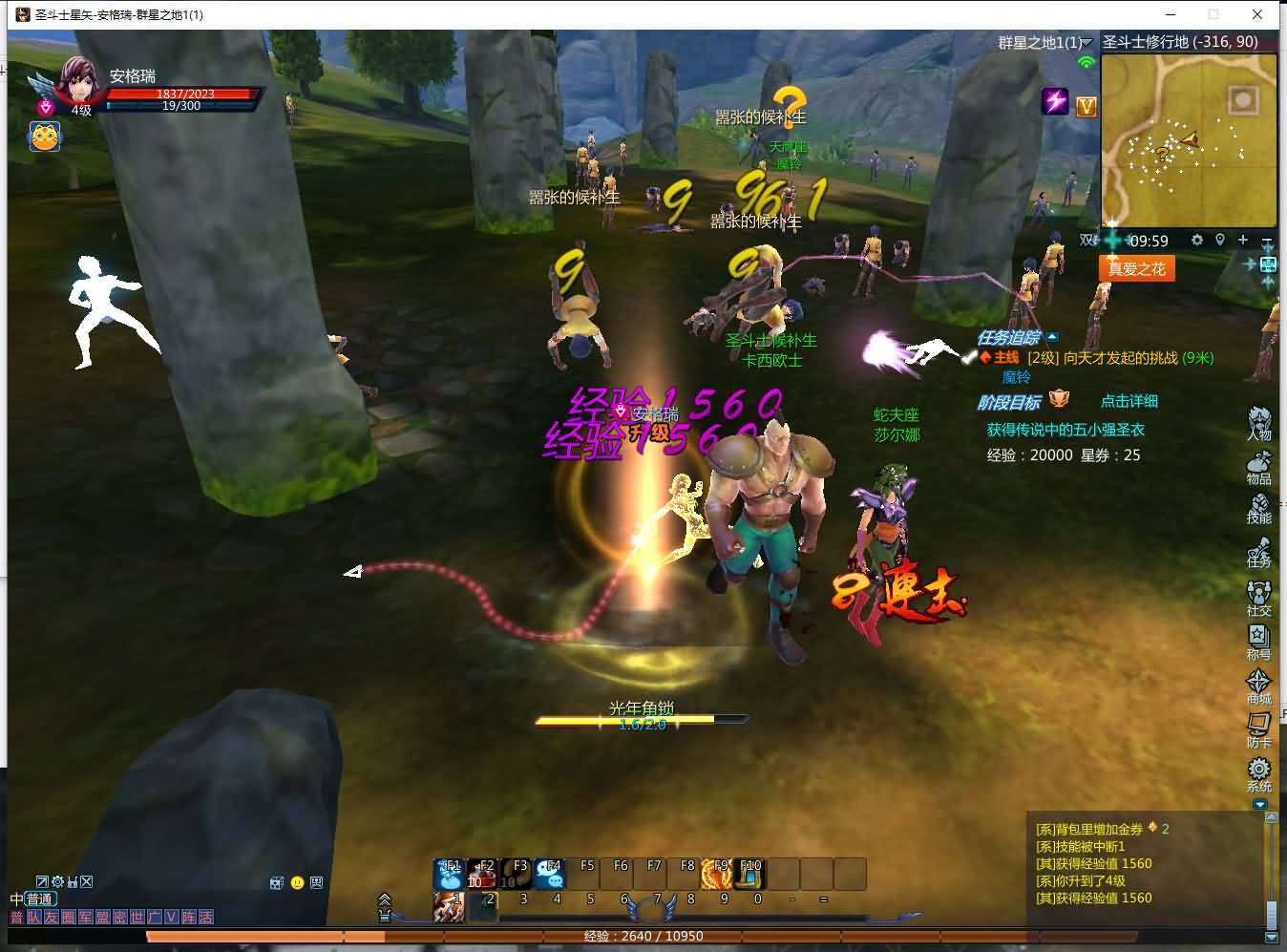
Task: Click the 真爱之花 event button
Action: [1136, 268]
